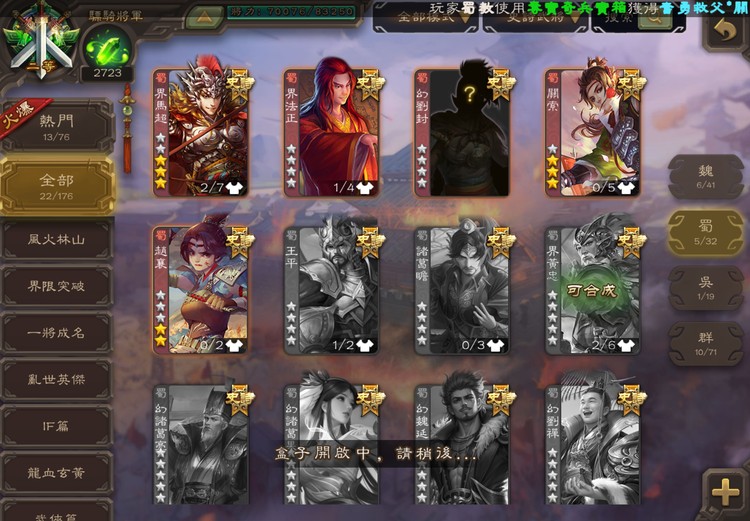Viewport: 750px width, 521px height.
Task: Filter heroes by the 魏 faction
Action: 706,177
